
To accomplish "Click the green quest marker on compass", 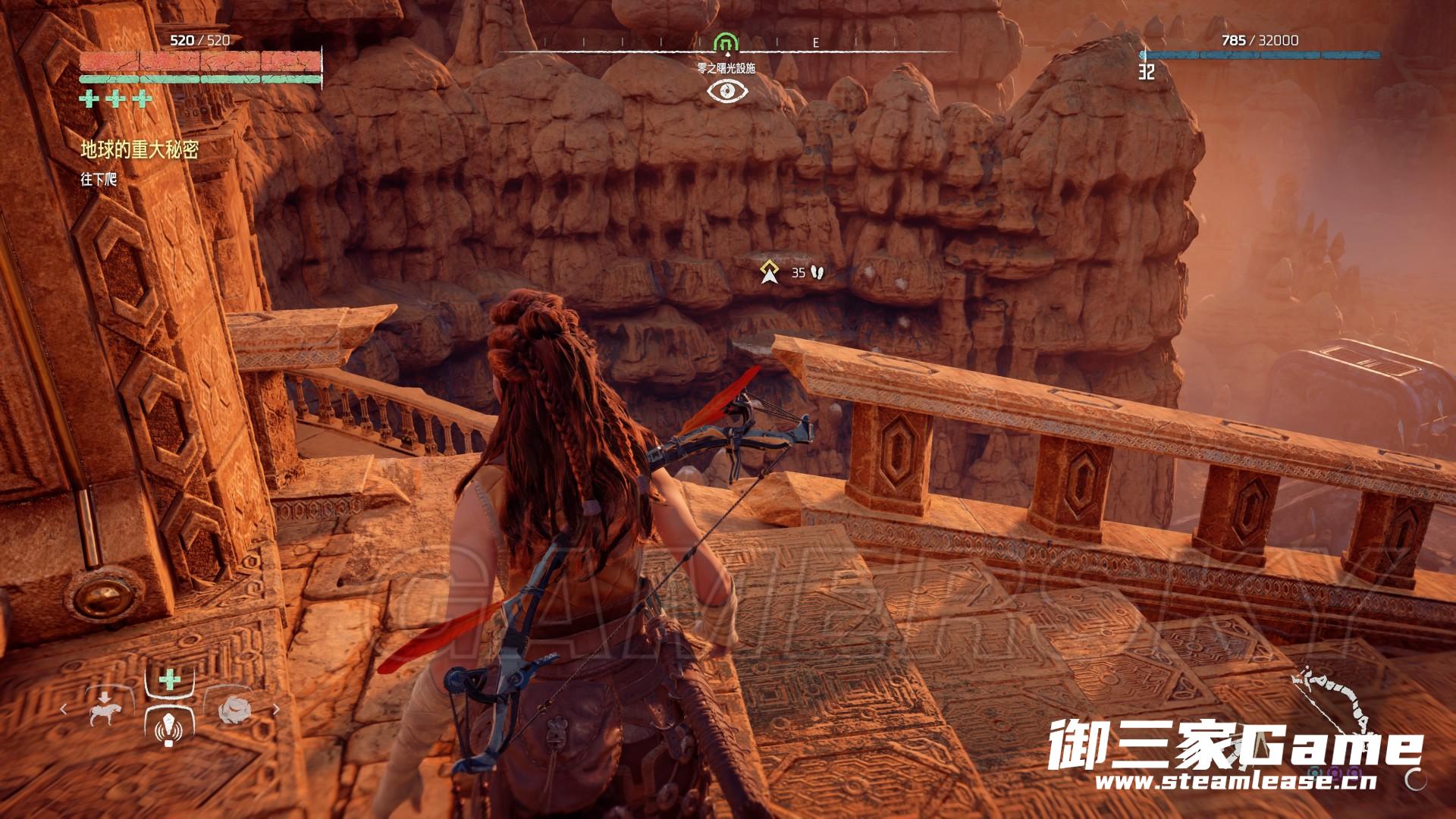I will tap(726, 42).
